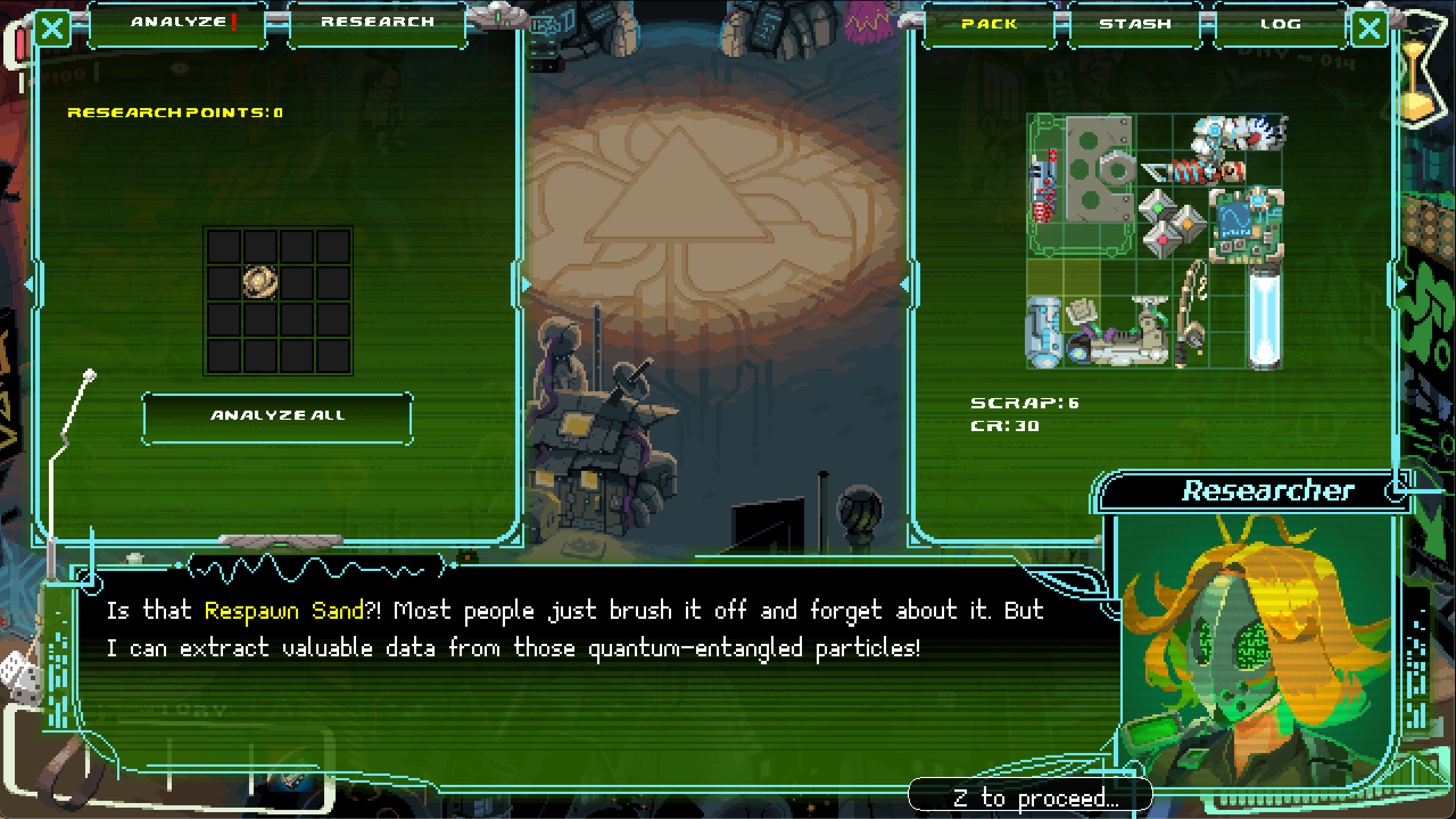This screenshot has width=1456, height=819.
Task: Choose the red-striped gray pistol item
Action: pos(1045,185)
